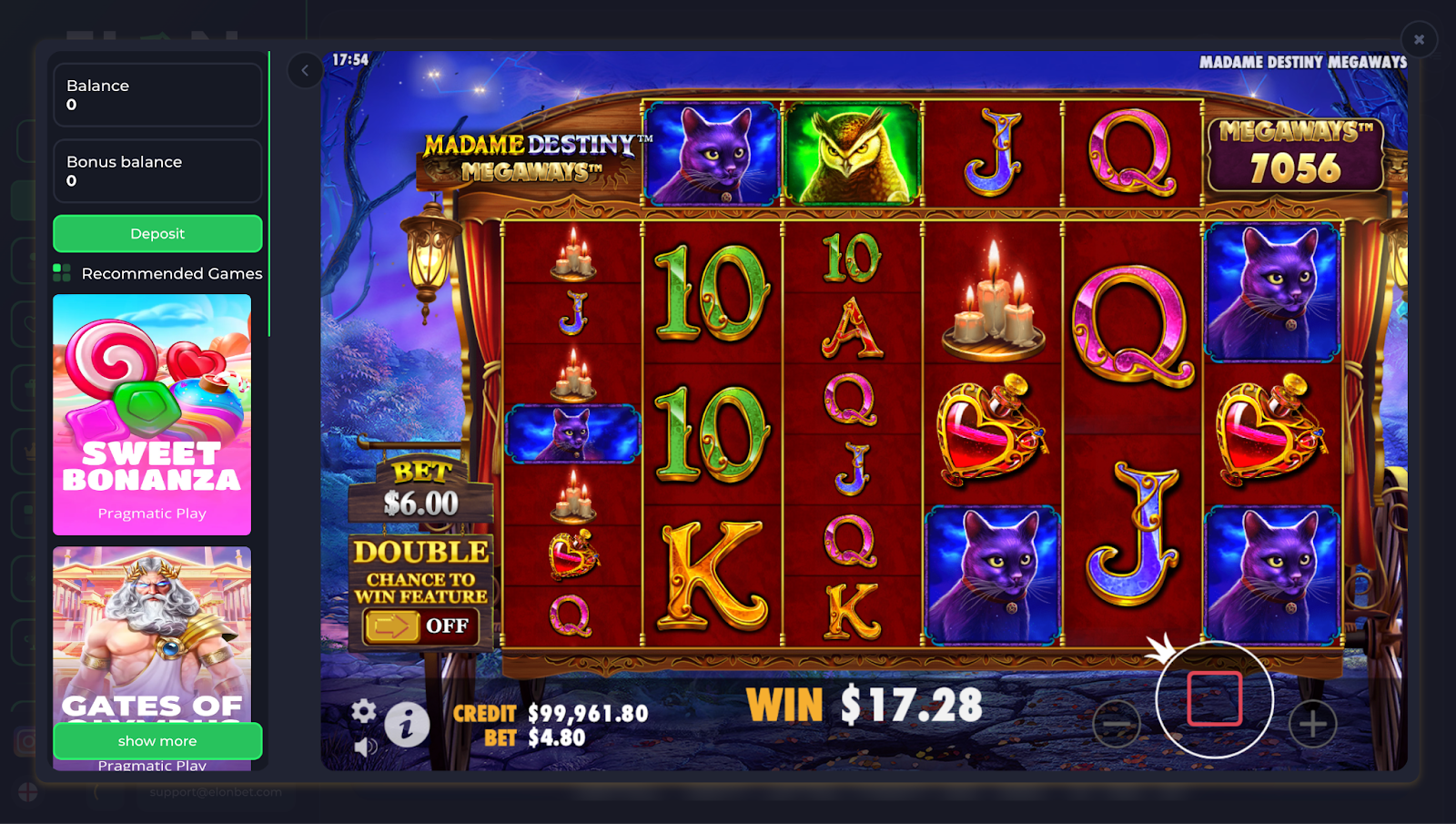Expand the show more games list

pyautogui.click(x=157, y=740)
